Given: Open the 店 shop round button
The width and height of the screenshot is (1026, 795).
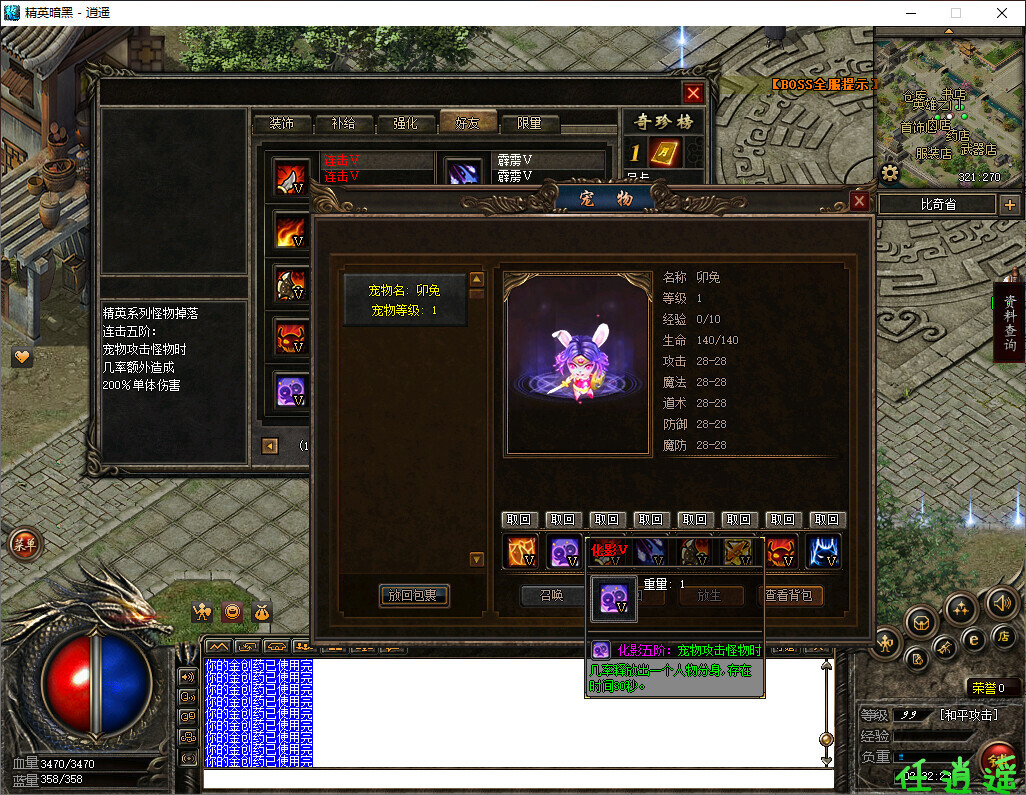Looking at the screenshot, I should pos(1002,636).
